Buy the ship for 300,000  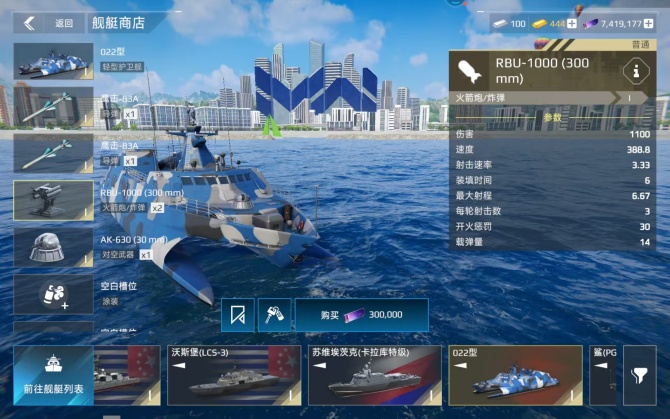pos(347,314)
